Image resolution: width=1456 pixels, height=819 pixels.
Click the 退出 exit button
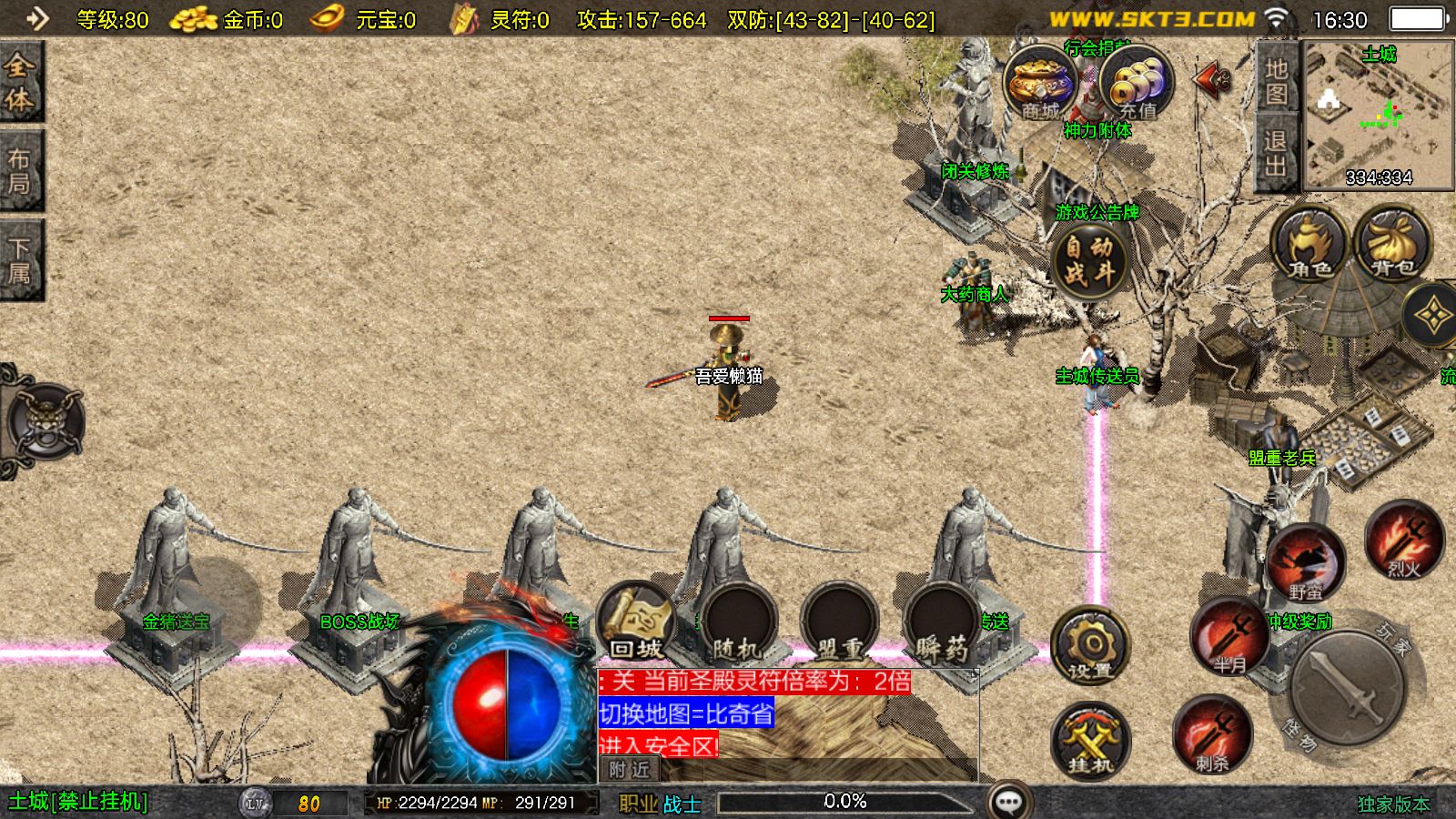pos(1276,154)
